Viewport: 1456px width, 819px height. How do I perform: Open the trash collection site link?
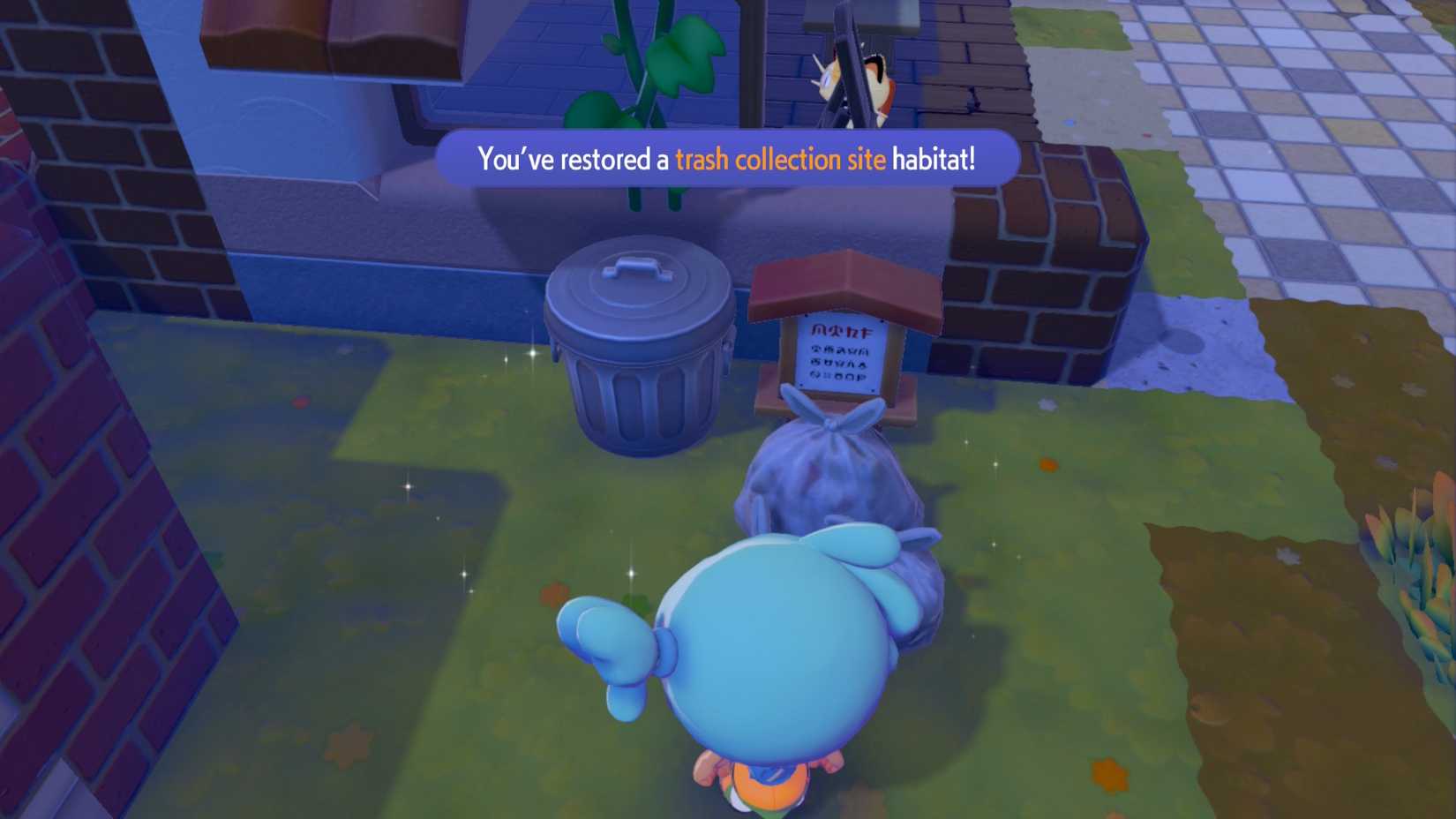779,159
